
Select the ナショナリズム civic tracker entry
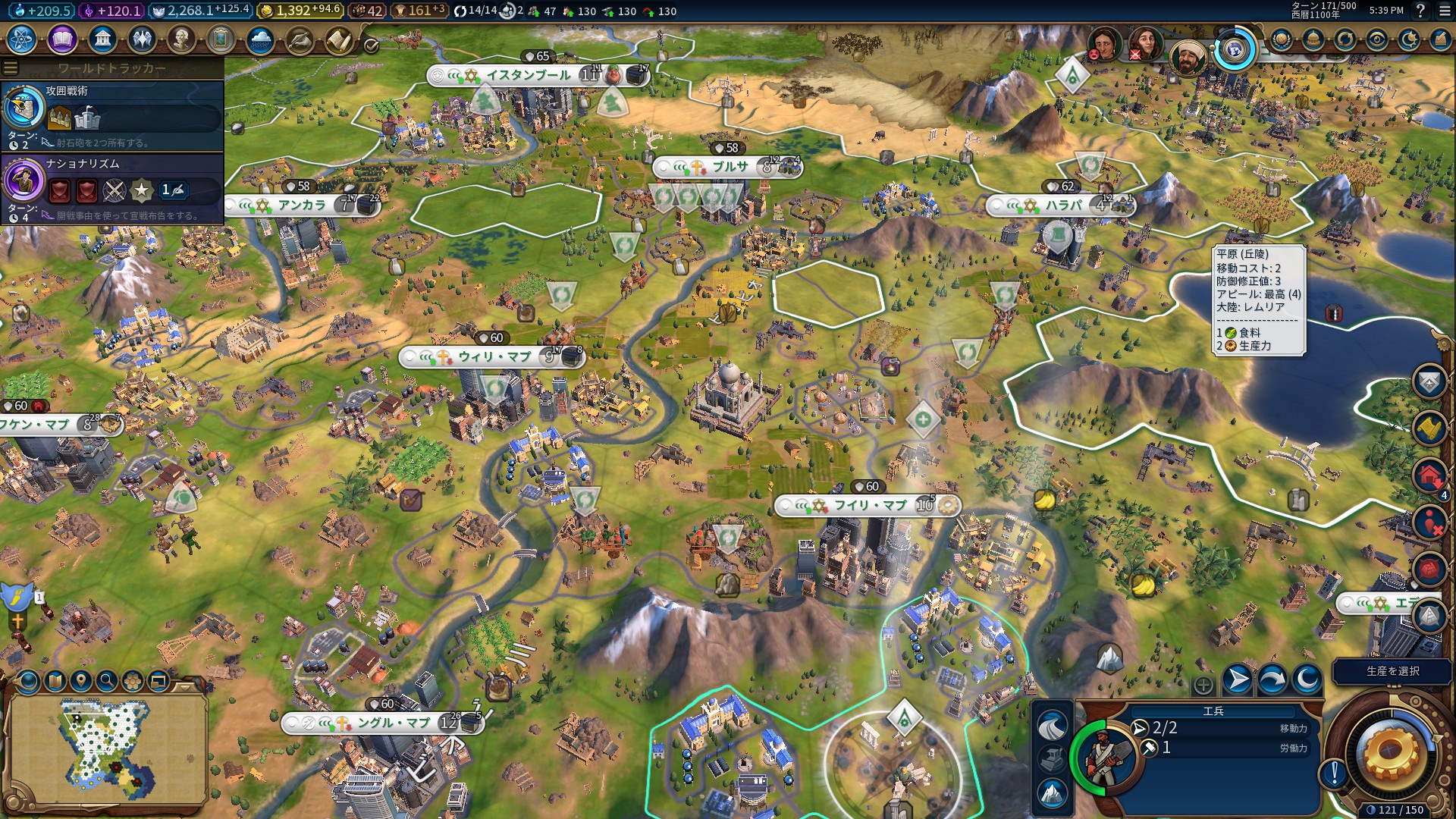[x=112, y=189]
